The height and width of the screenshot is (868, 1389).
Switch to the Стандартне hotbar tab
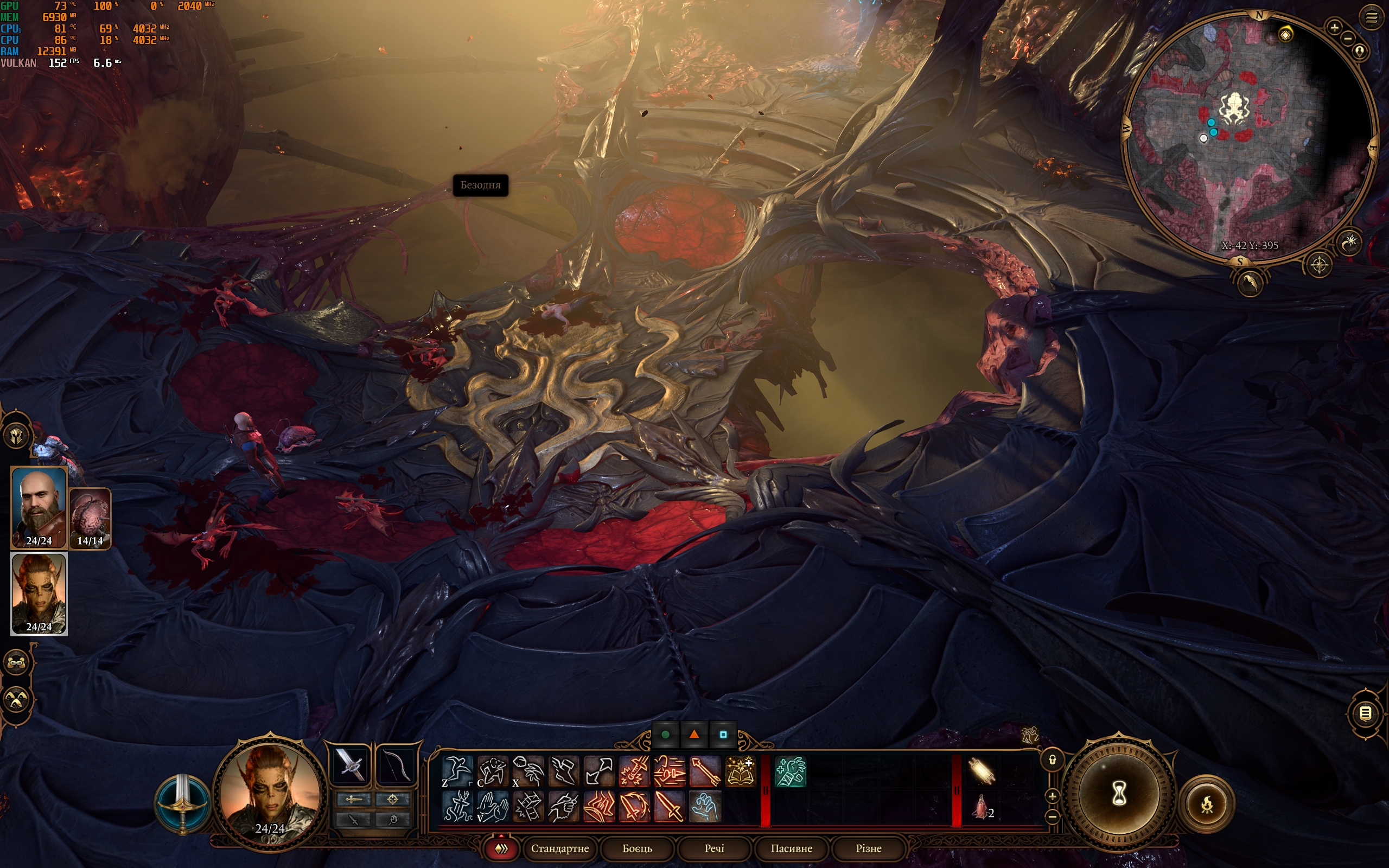click(559, 848)
